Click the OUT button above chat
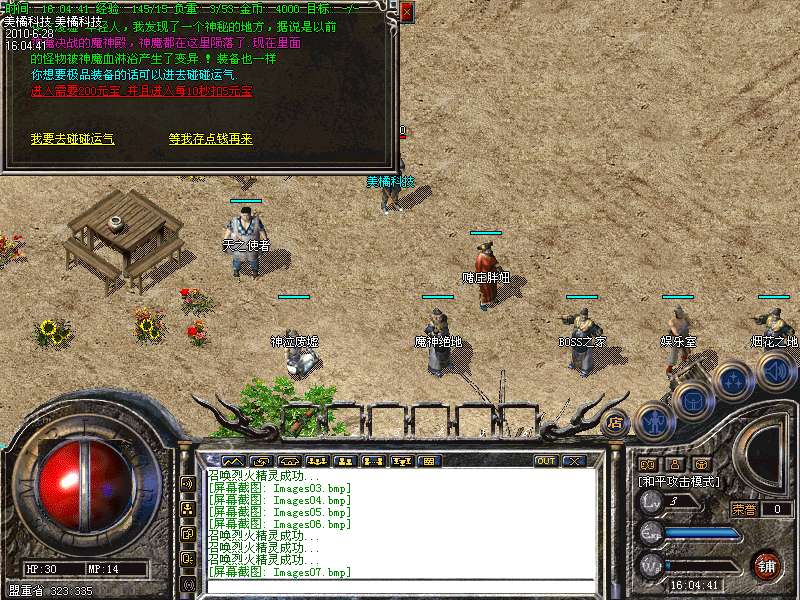 point(546,461)
